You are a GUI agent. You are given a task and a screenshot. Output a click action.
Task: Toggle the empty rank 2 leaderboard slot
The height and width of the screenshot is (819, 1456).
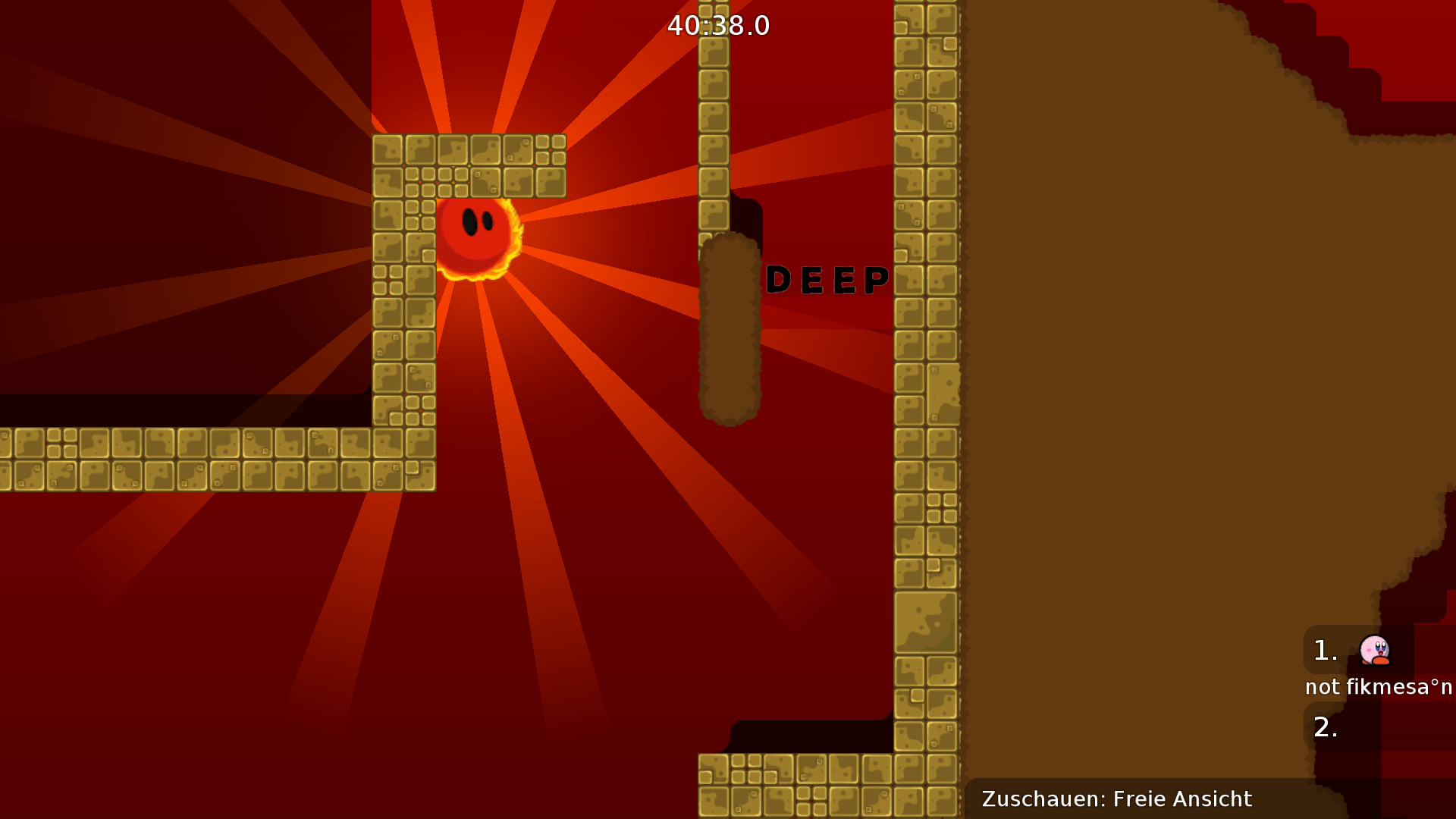pyautogui.click(x=1357, y=726)
